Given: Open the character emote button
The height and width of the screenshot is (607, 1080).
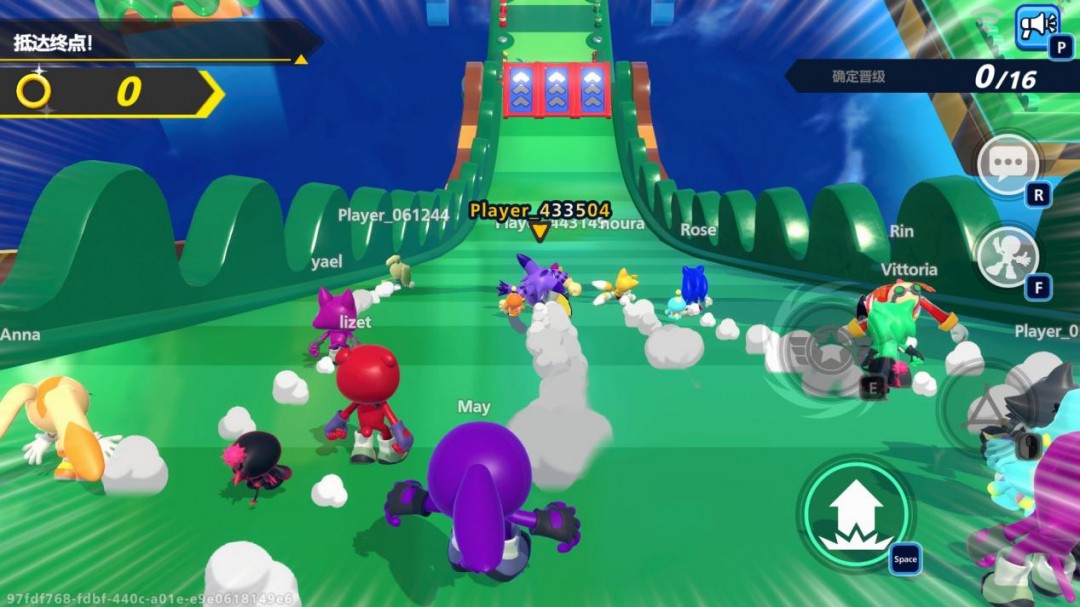Looking at the screenshot, I should point(1005,256).
